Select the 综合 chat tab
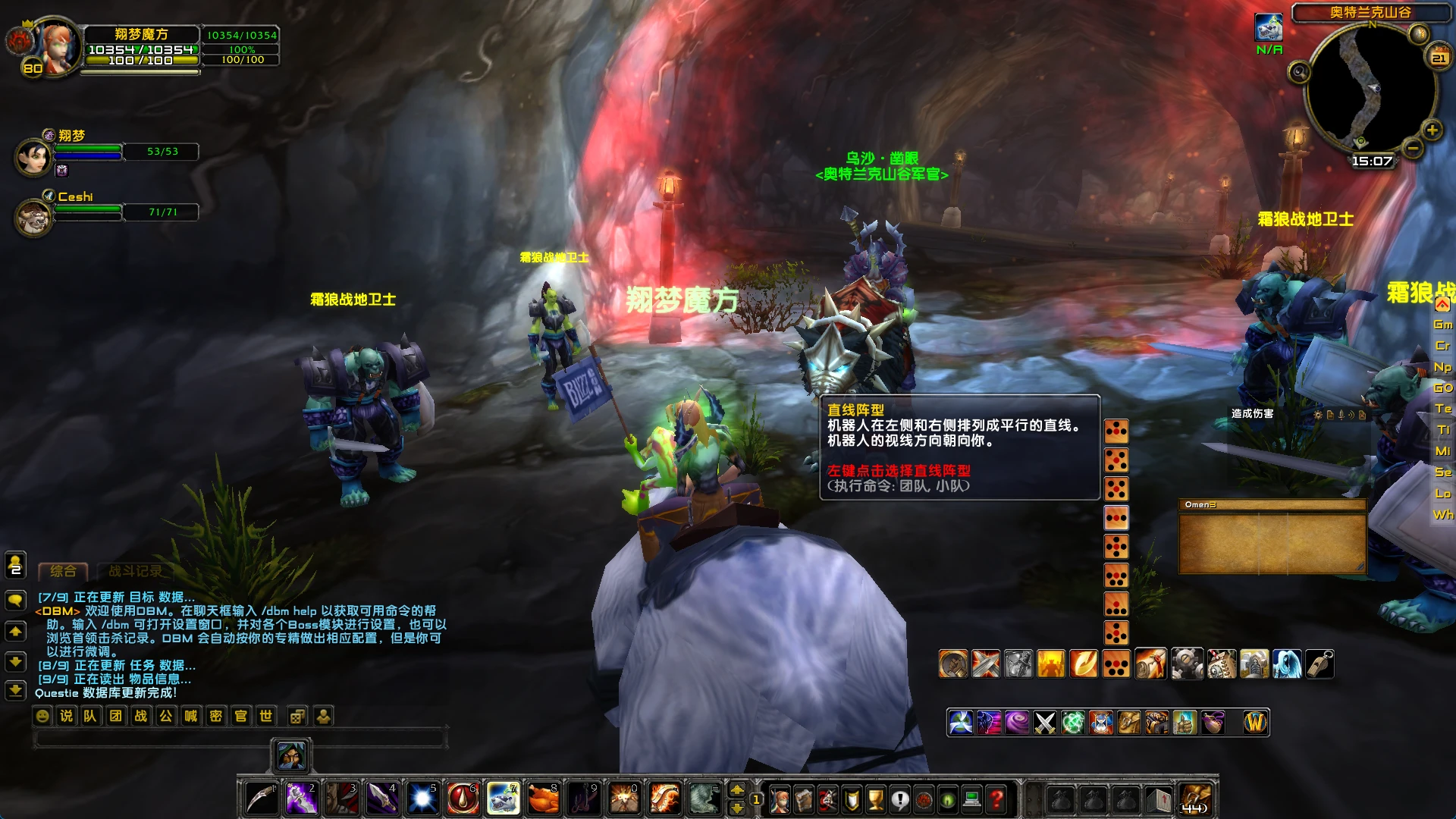Screen dimensions: 1456x819 tap(63, 571)
